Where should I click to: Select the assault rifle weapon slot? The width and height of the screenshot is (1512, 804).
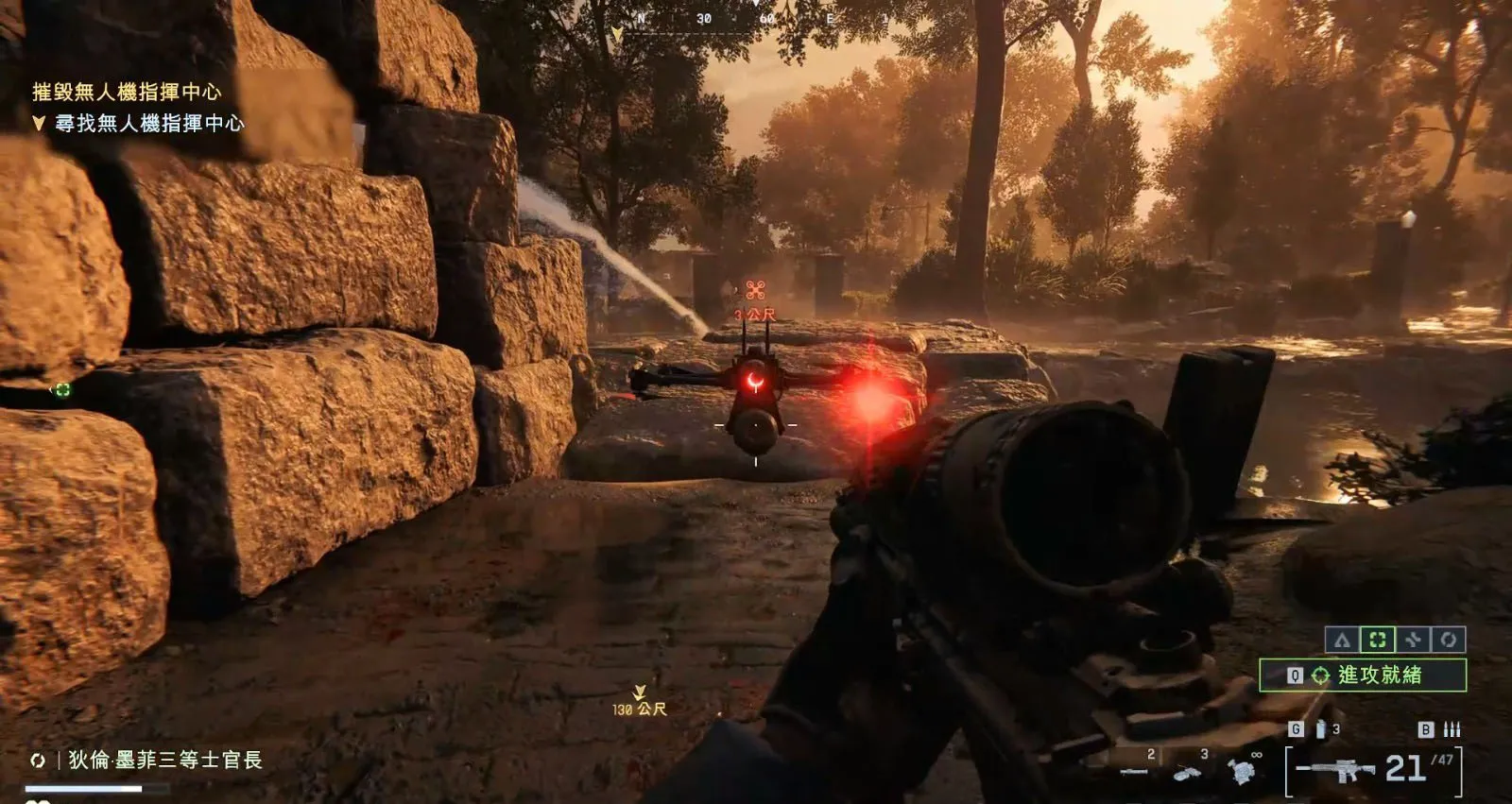coord(1335,770)
